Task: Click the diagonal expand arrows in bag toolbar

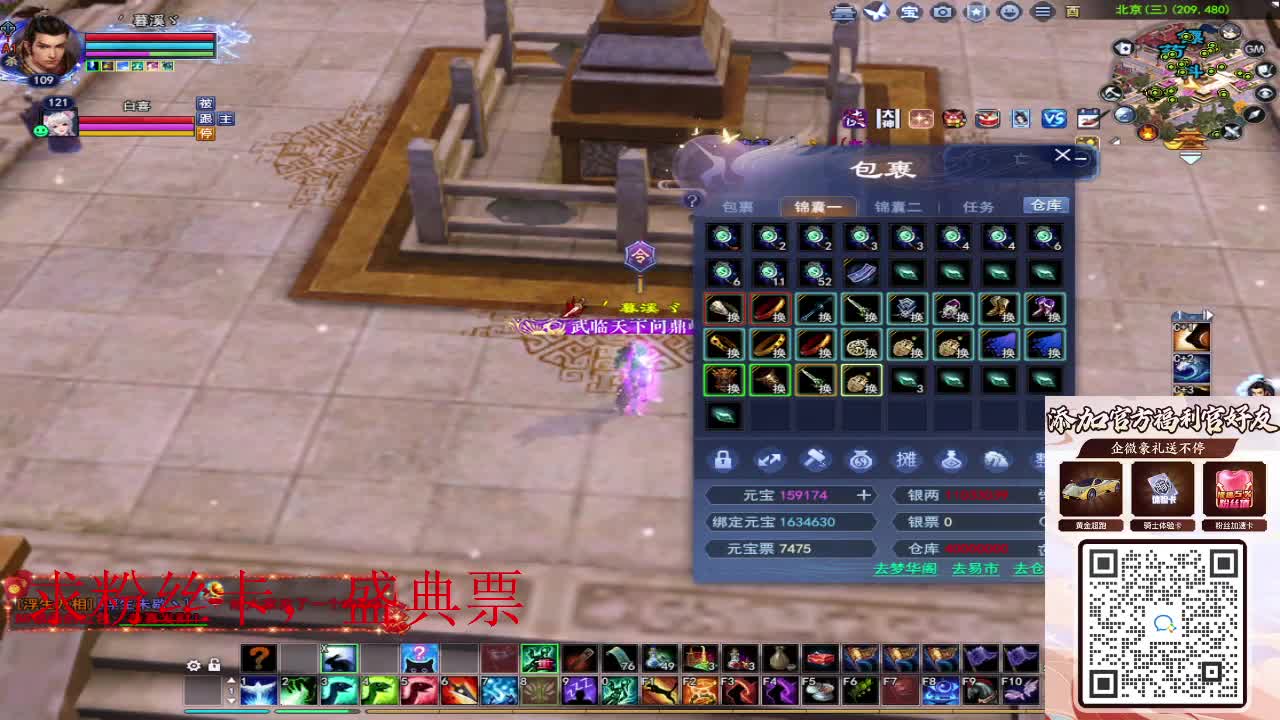Action: pyautogui.click(x=768, y=460)
